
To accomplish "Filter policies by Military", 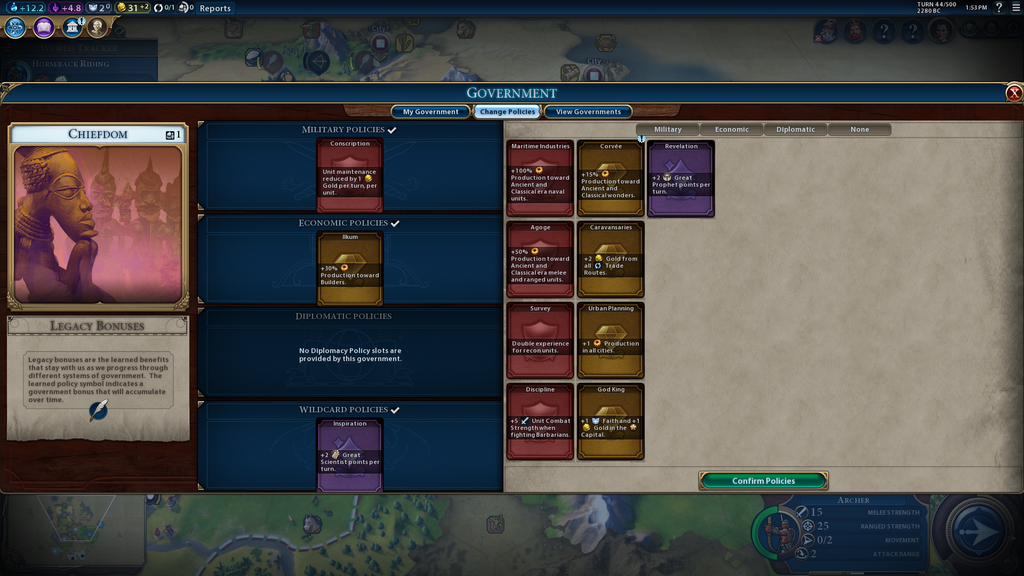I will pyautogui.click(x=667, y=129).
